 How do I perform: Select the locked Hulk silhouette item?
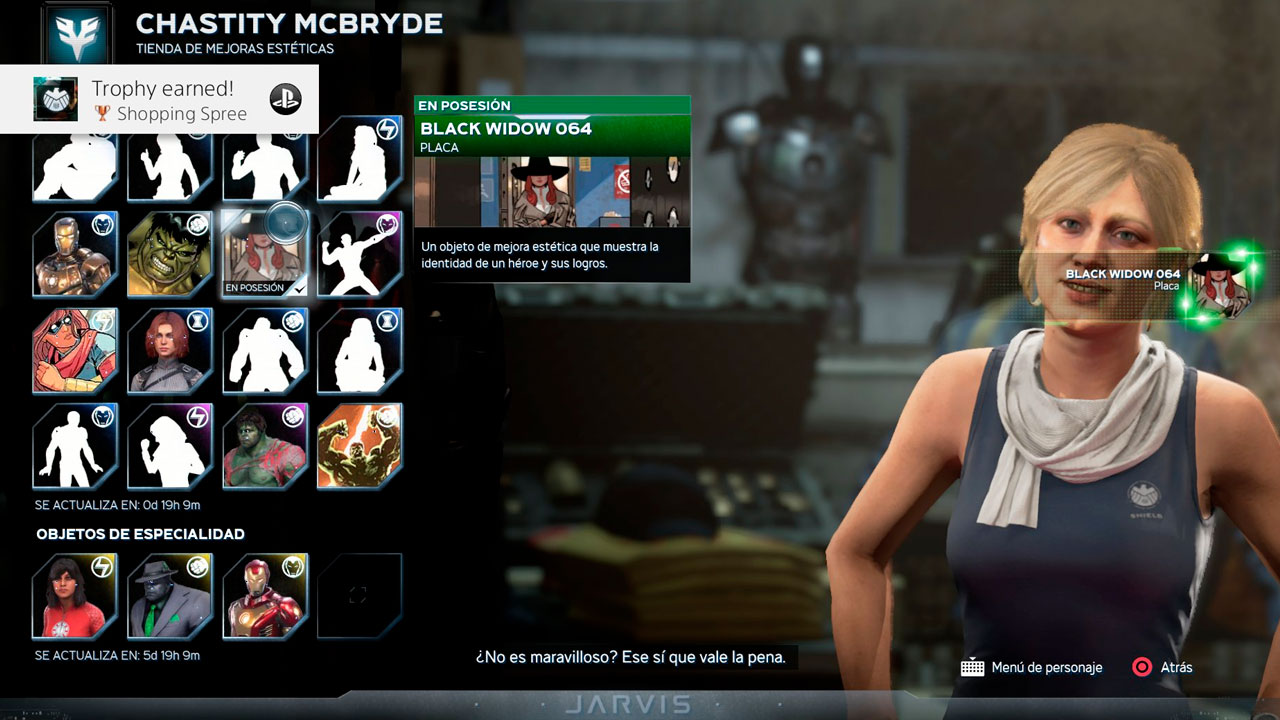click(x=264, y=350)
